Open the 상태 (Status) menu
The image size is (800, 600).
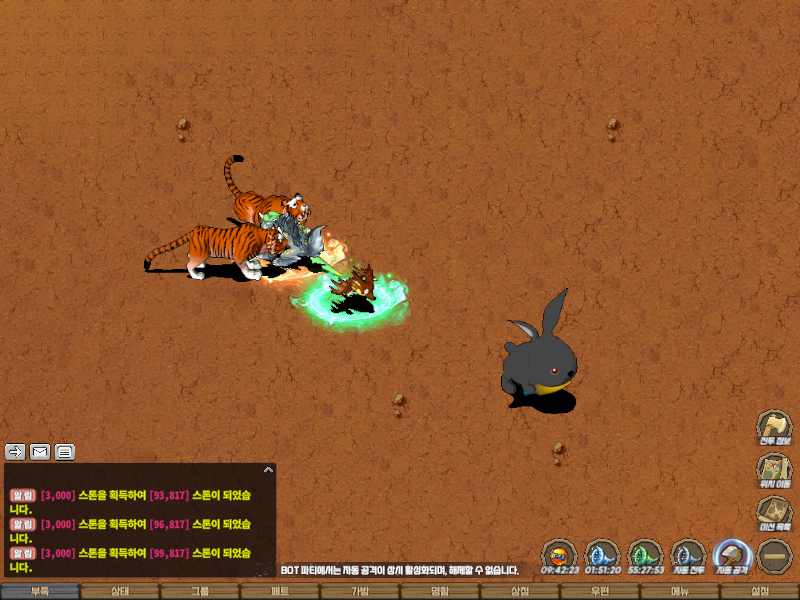pos(120,591)
